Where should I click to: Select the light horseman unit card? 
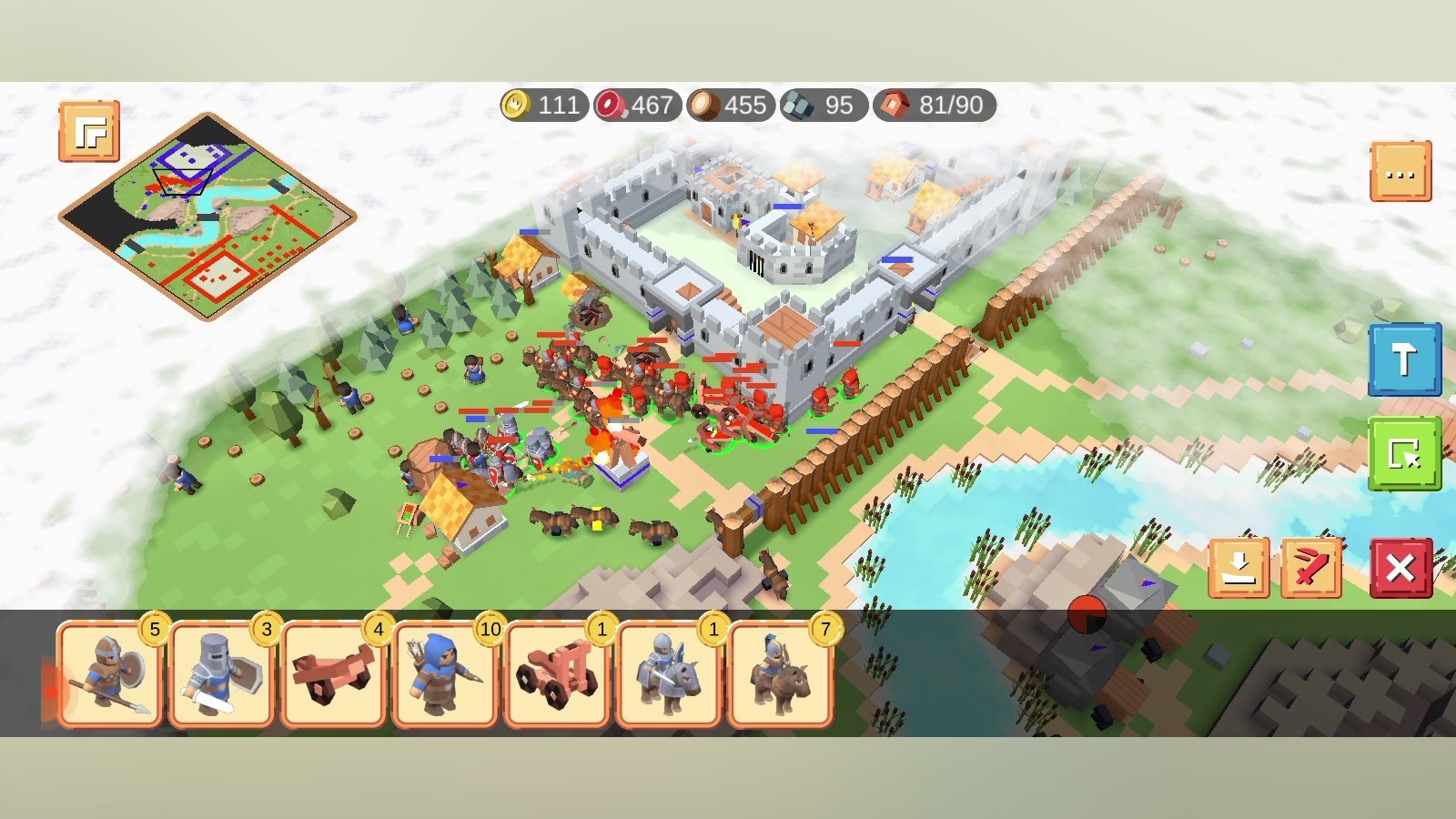[781, 675]
